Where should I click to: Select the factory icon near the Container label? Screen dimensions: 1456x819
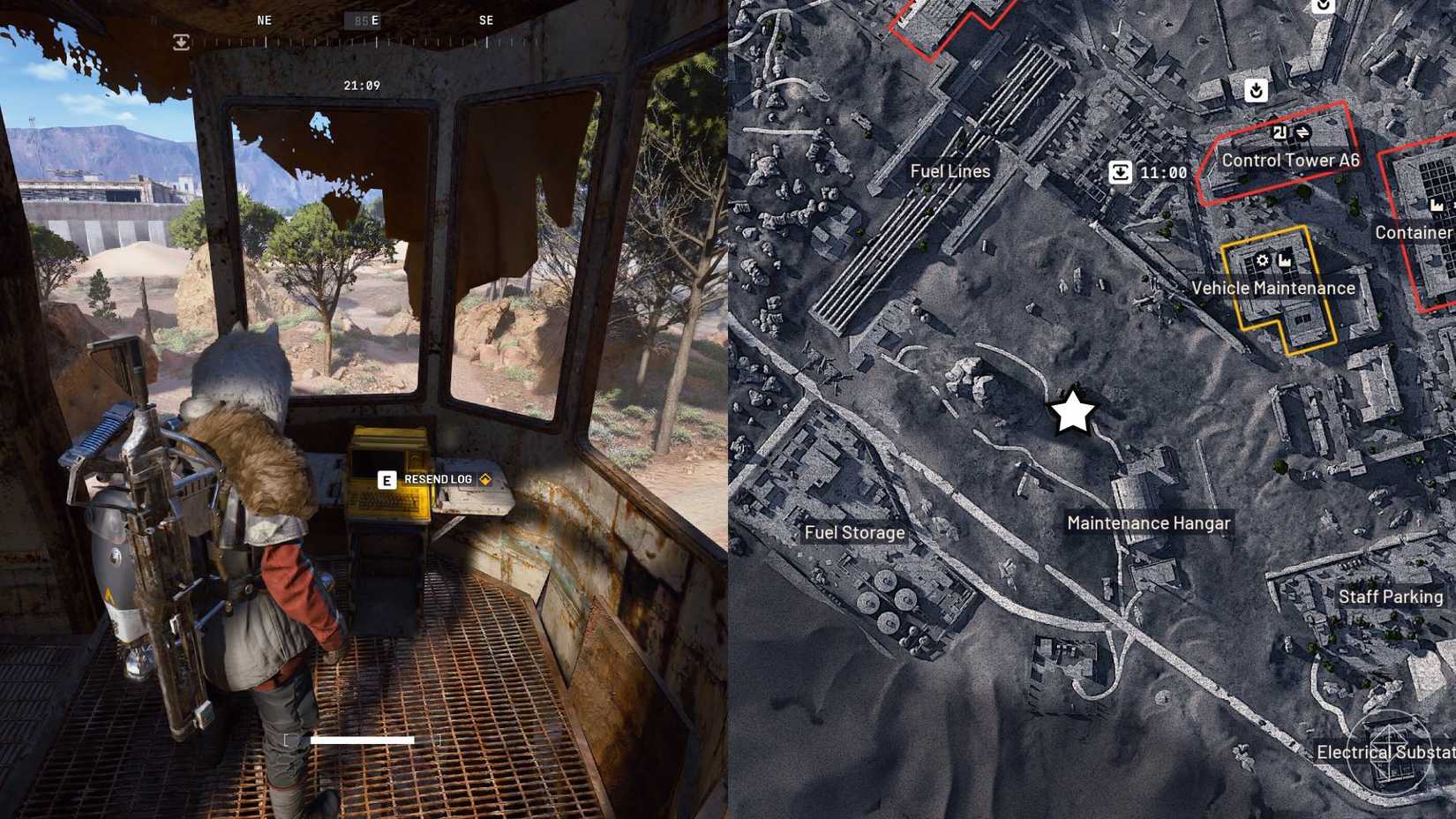coord(1437,204)
